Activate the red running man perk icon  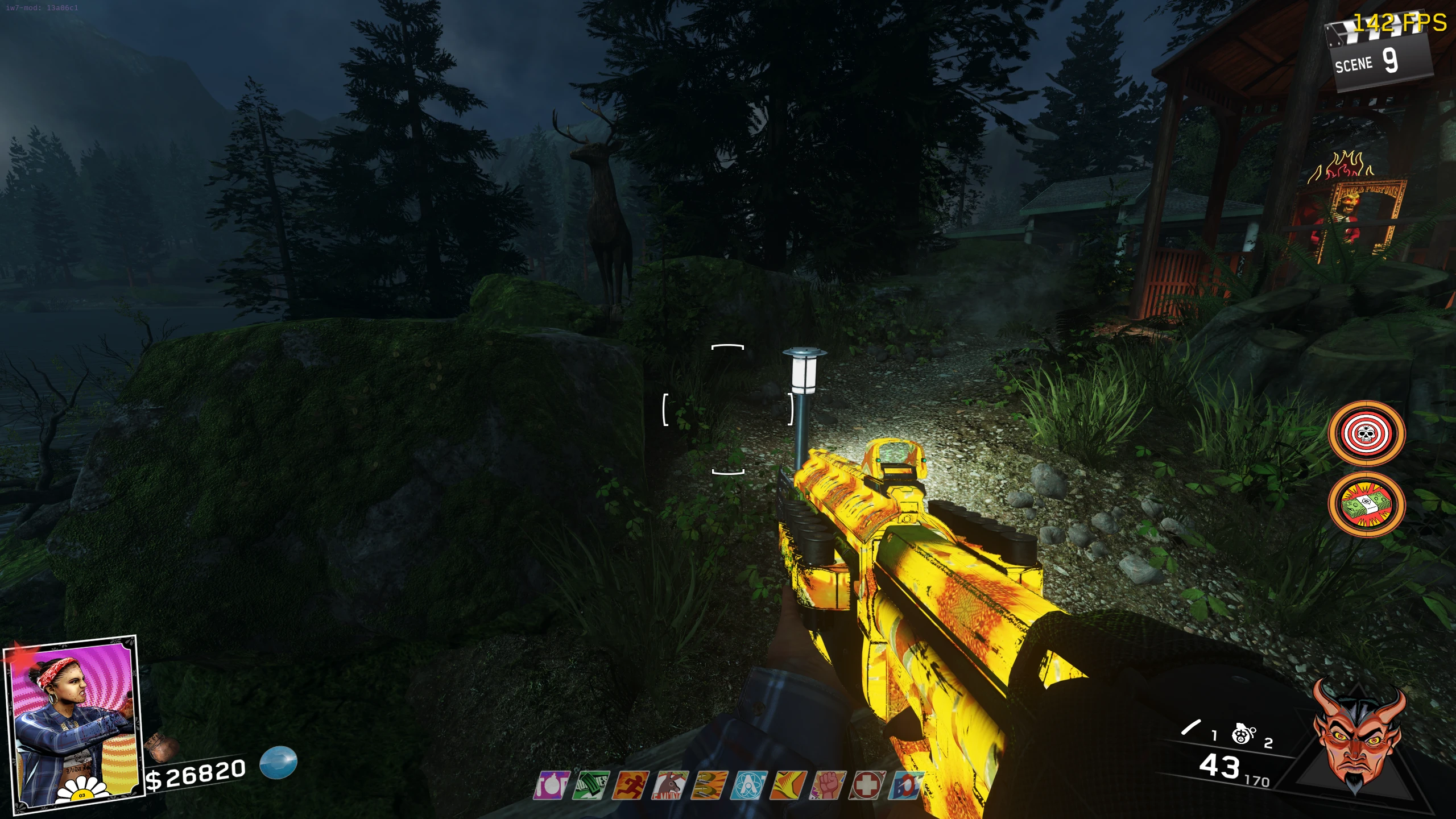pos(631,785)
